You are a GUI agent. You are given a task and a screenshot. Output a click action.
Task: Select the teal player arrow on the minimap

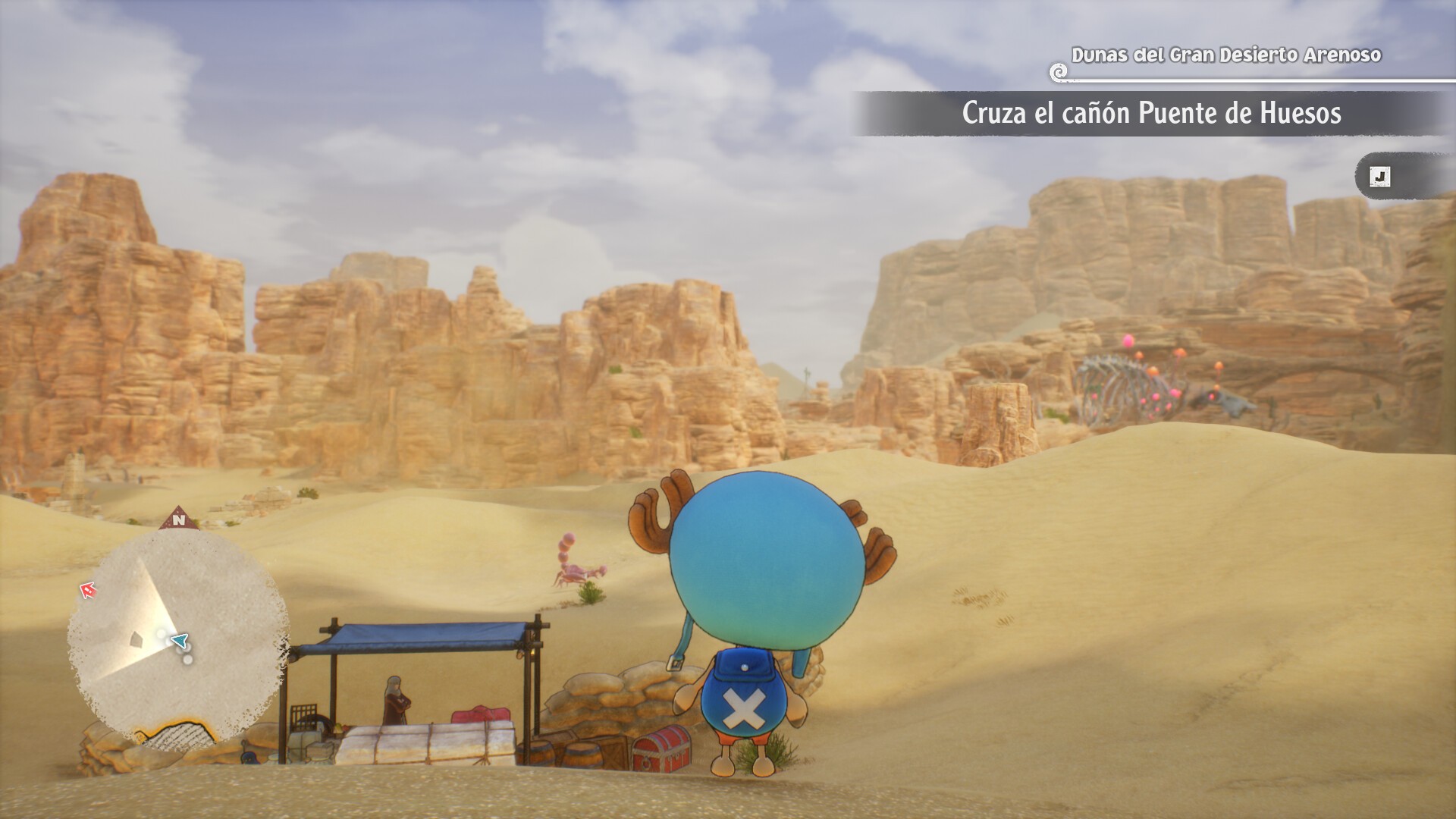tap(179, 642)
